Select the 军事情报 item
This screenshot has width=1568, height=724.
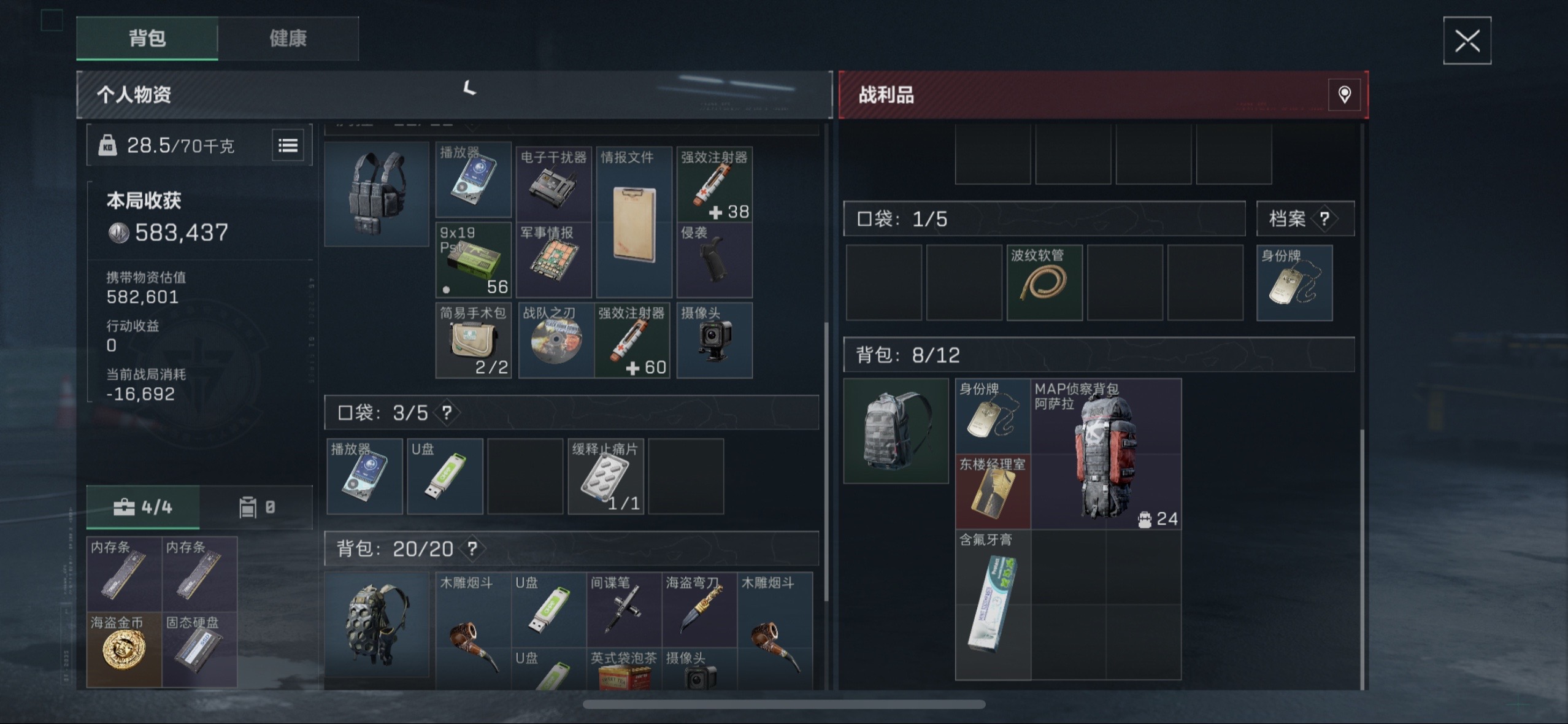tap(553, 260)
